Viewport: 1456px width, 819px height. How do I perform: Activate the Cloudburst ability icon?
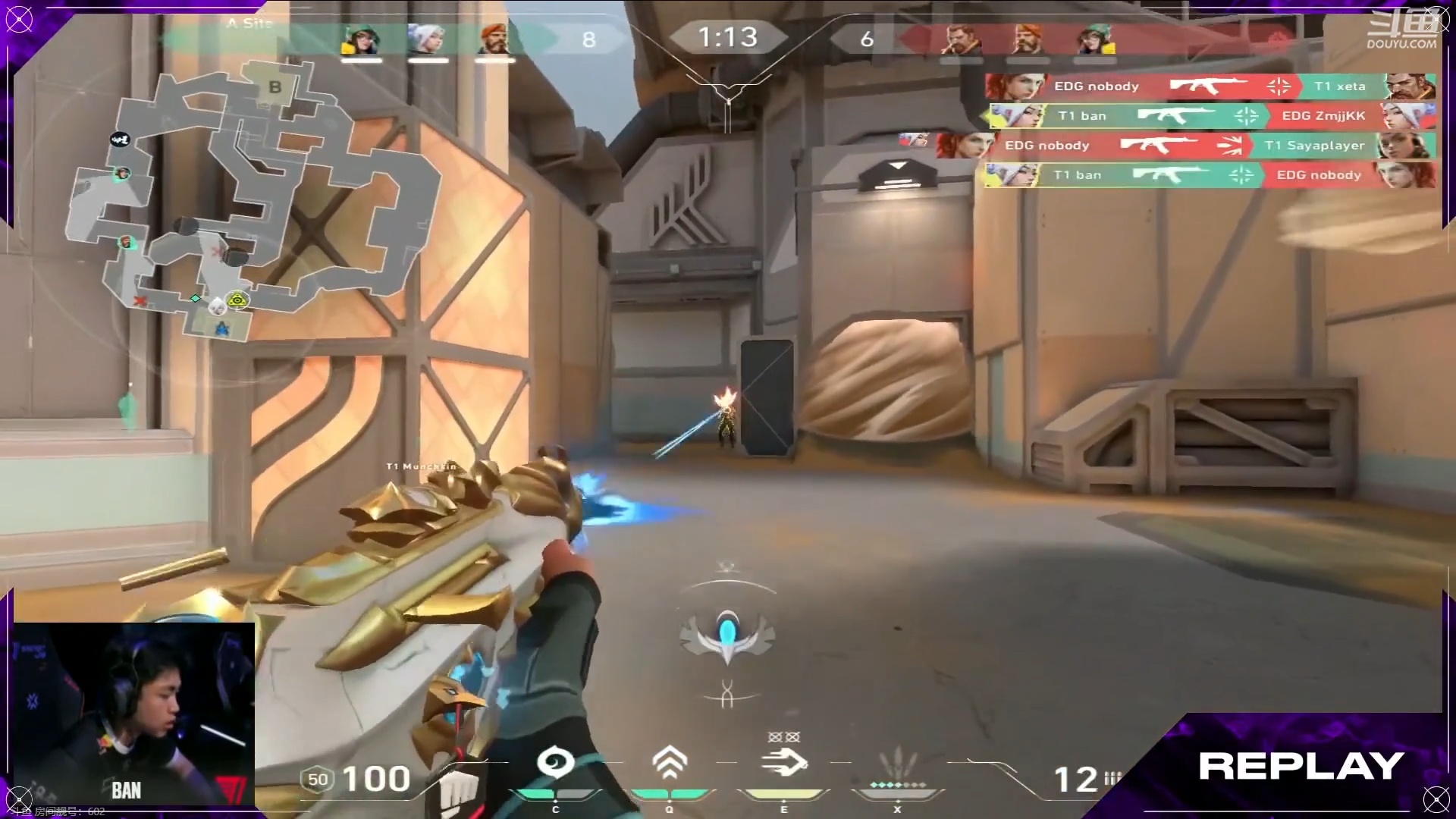(555, 763)
